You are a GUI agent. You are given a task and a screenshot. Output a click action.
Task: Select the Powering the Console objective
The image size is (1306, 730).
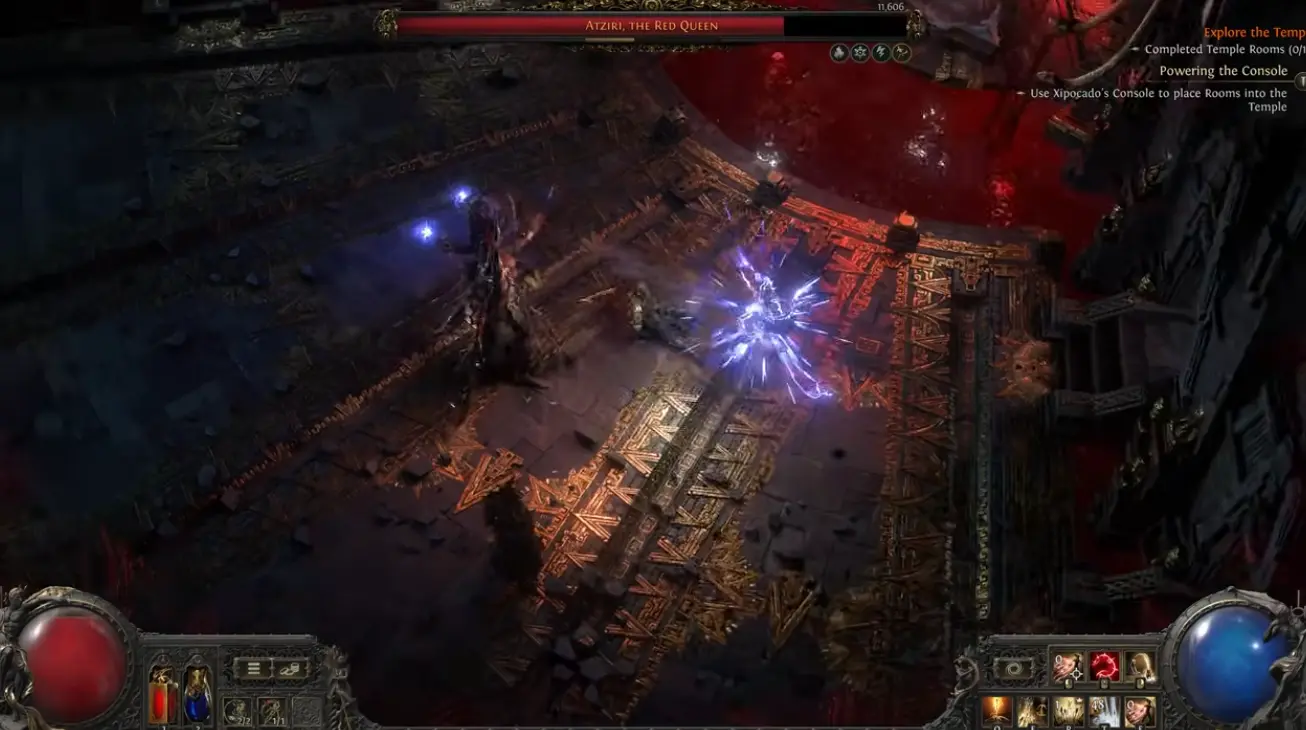(1223, 71)
